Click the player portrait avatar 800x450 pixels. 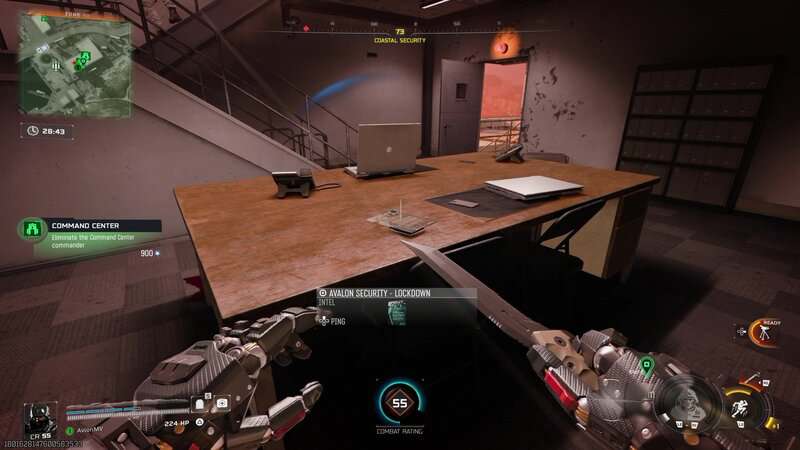tap(38, 417)
